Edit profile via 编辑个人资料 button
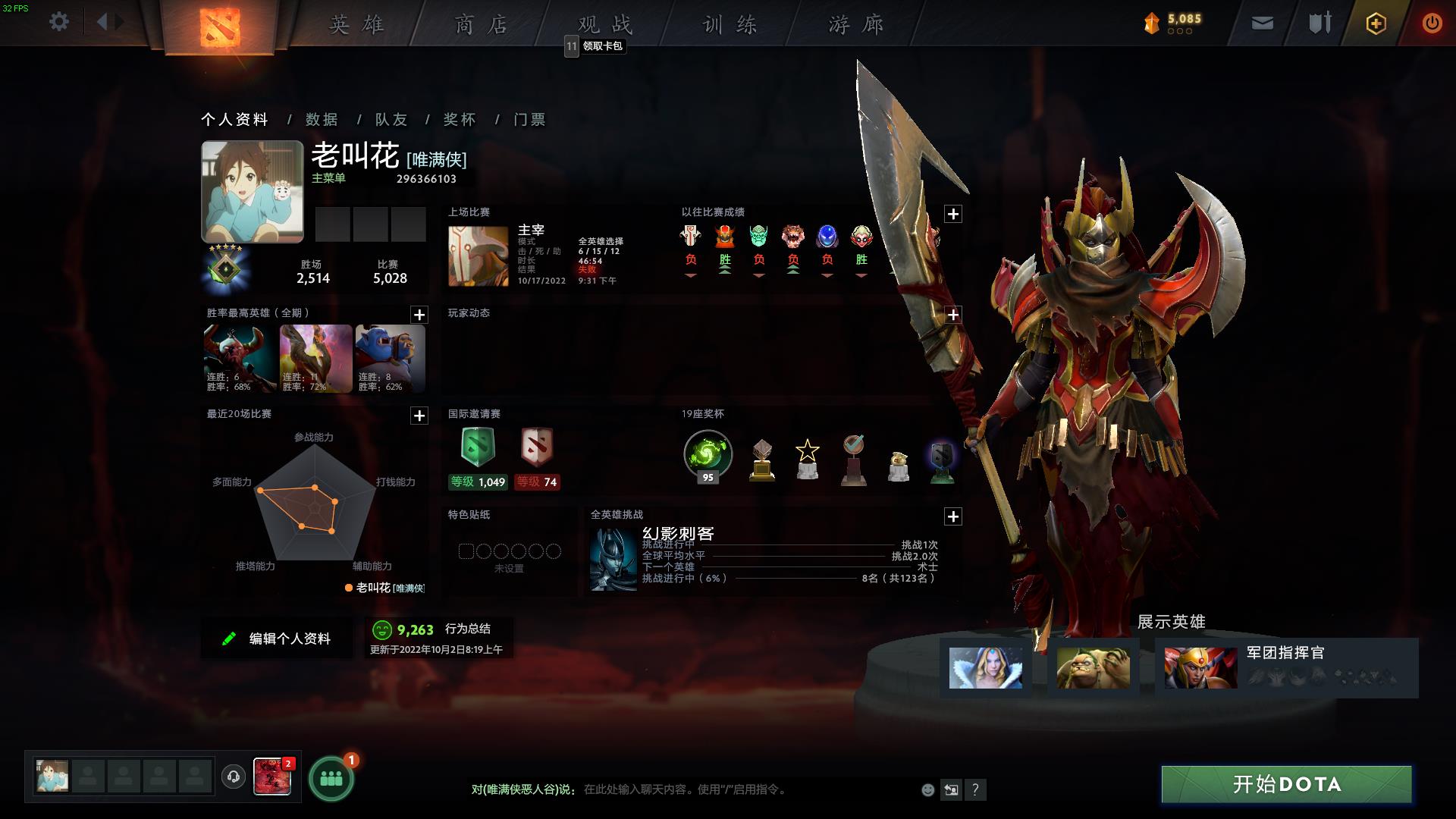The height and width of the screenshot is (819, 1456). point(277,639)
